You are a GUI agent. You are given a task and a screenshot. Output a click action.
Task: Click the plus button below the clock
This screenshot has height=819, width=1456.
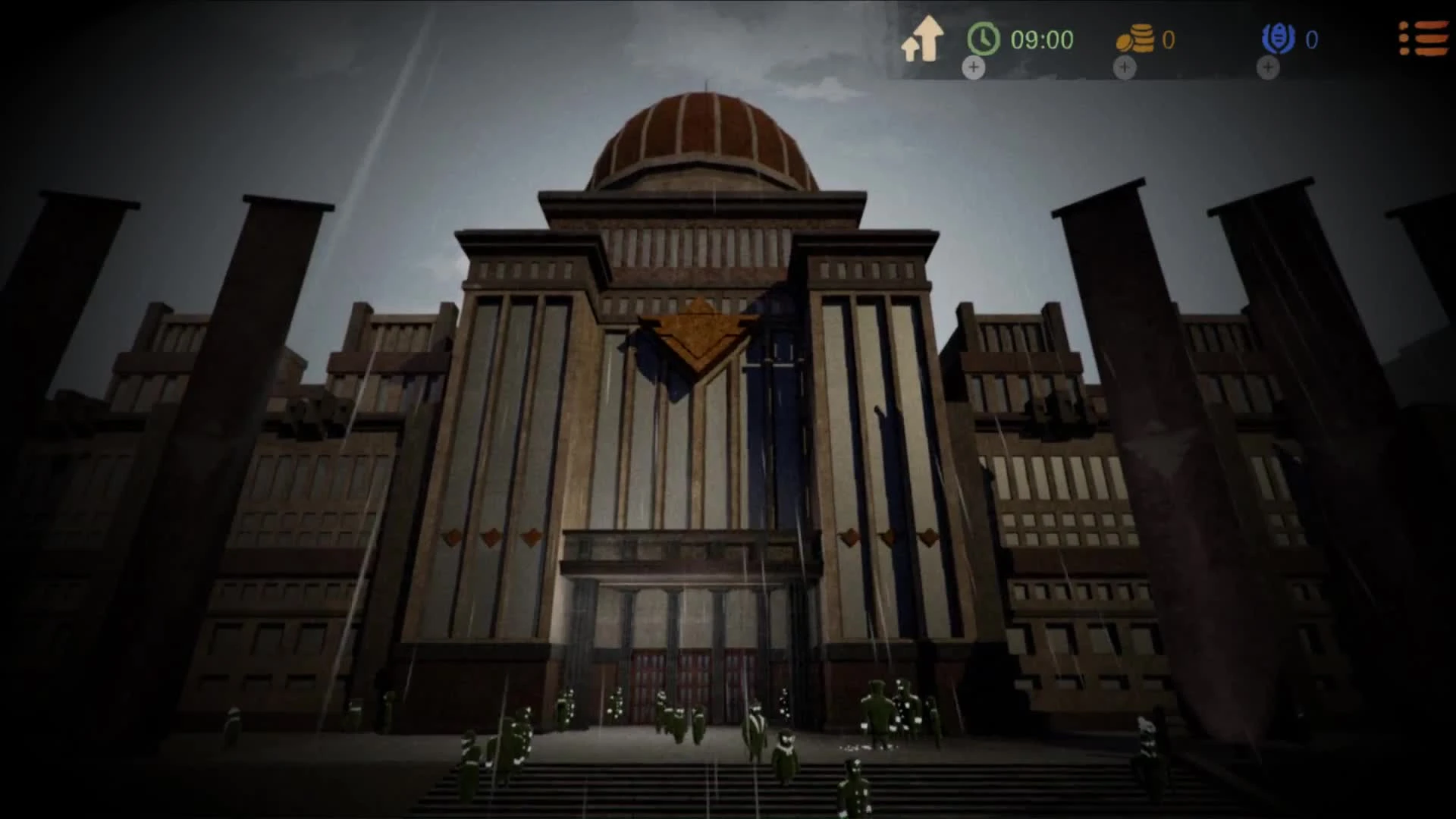click(x=973, y=69)
